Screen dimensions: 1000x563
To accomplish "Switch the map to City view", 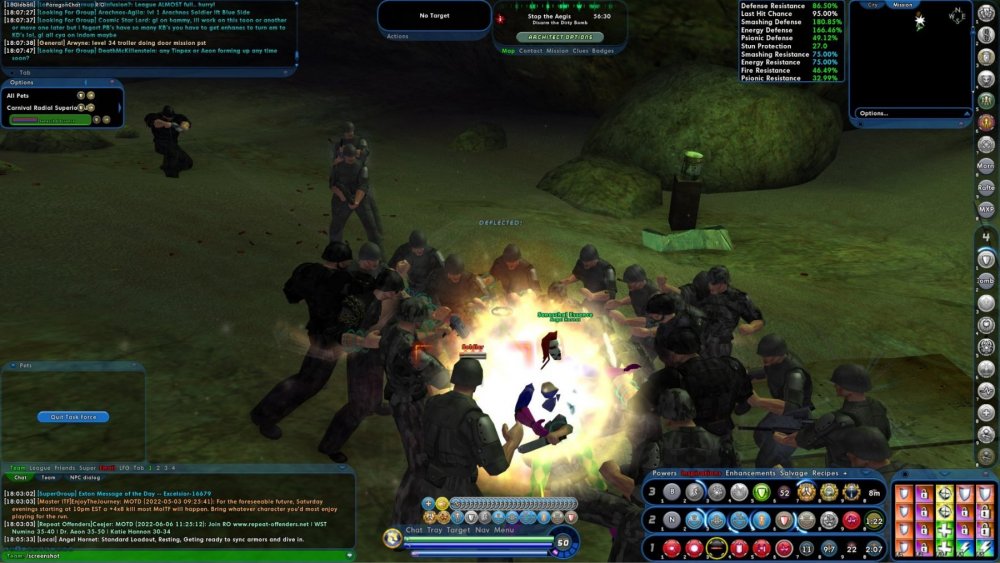I will [873, 4].
